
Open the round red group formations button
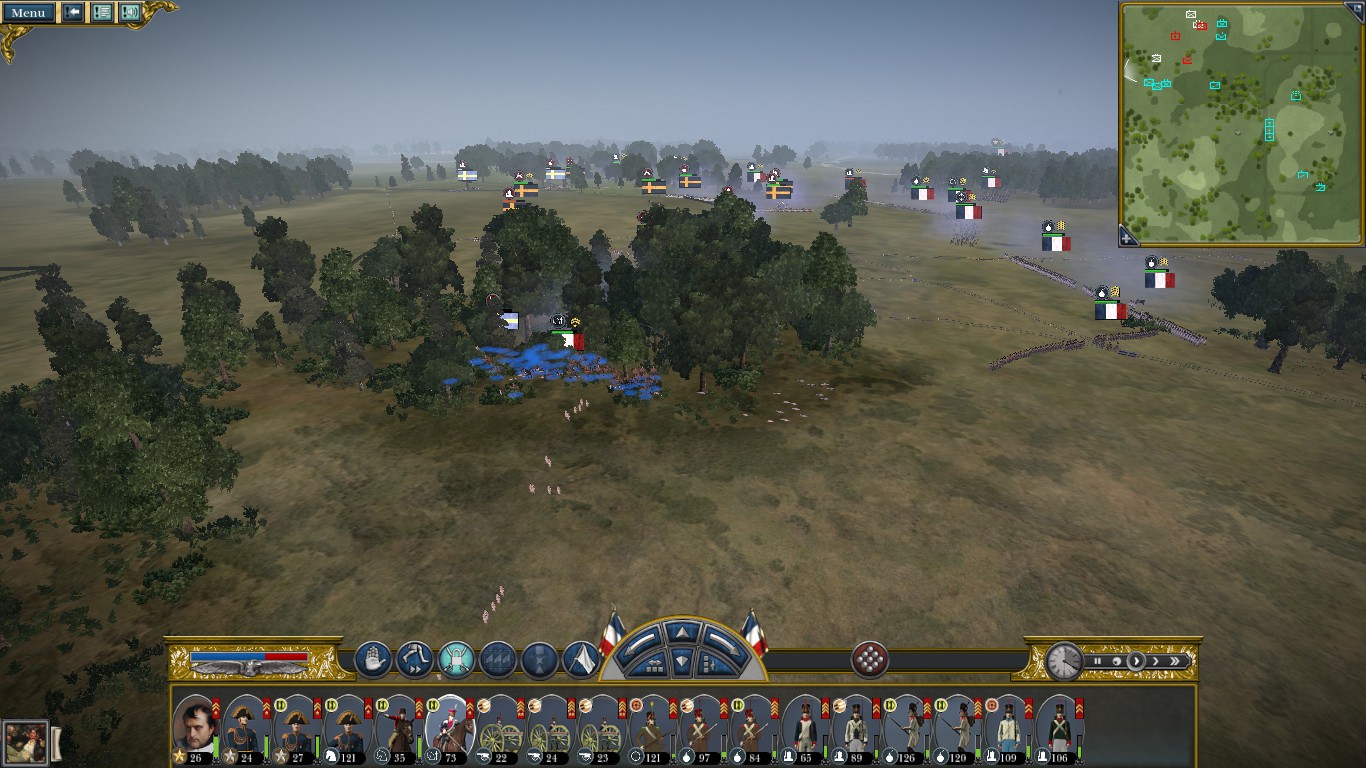871,660
